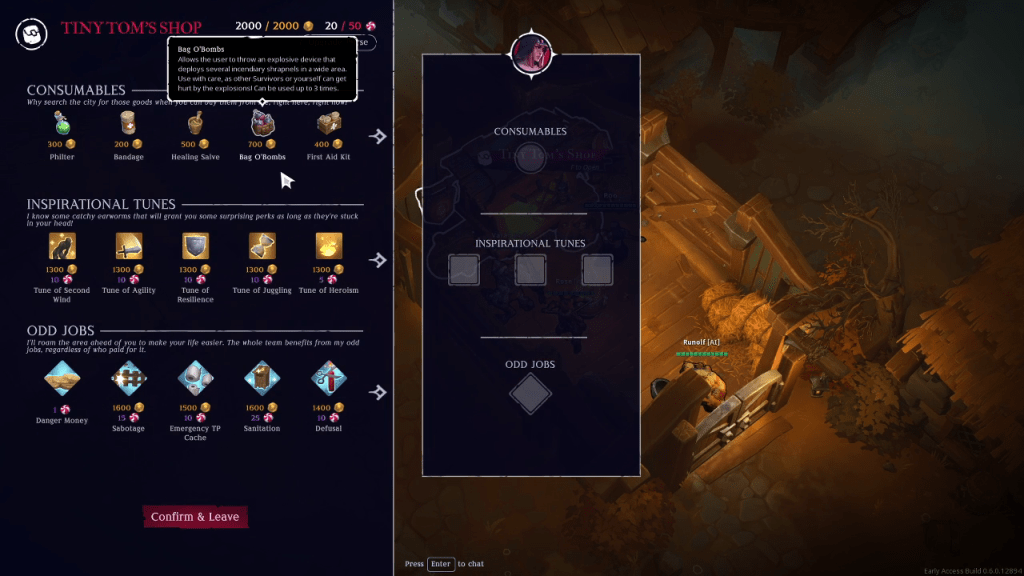
Task: Select the Tune of Resilience
Action: click(196, 246)
